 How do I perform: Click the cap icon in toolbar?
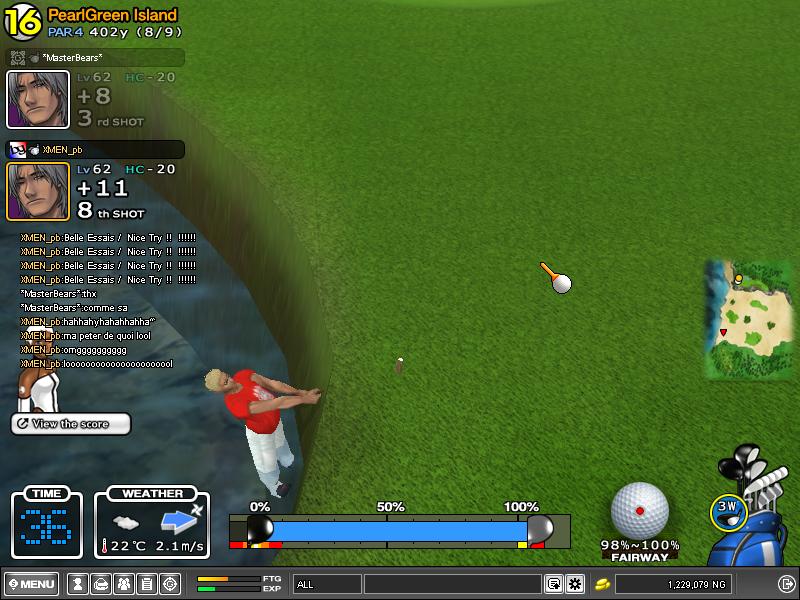tap(100, 584)
